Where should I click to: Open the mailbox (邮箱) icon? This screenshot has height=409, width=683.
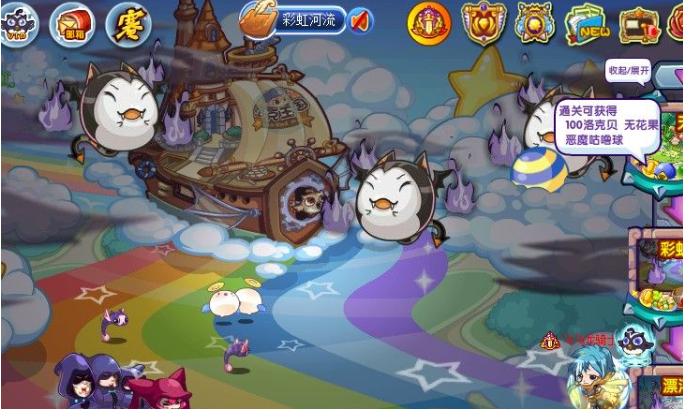71,19
